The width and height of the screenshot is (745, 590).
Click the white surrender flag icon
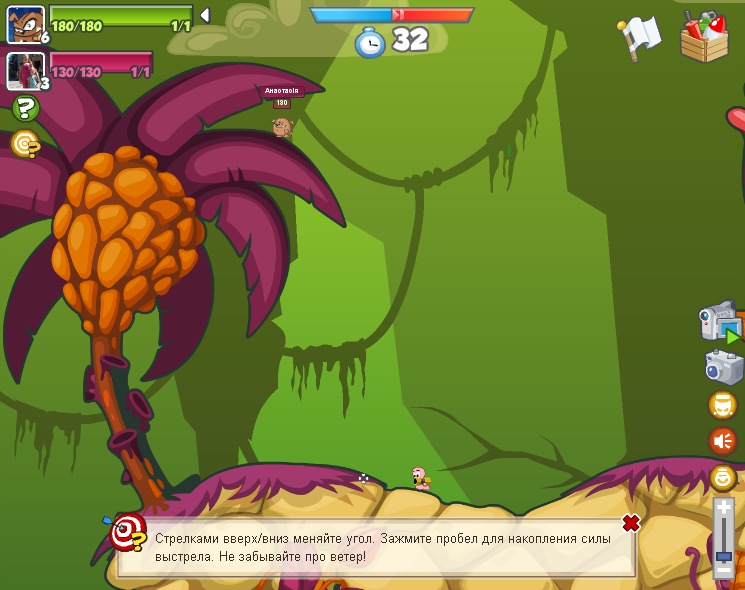click(x=640, y=36)
